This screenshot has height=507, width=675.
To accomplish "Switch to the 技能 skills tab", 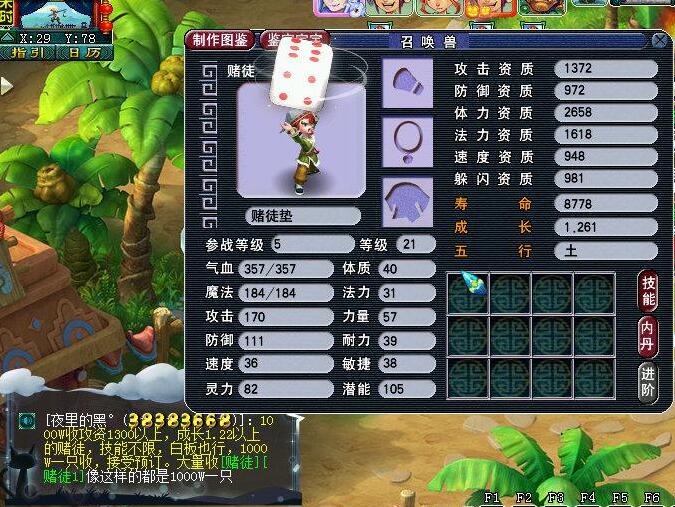I will click(648, 288).
